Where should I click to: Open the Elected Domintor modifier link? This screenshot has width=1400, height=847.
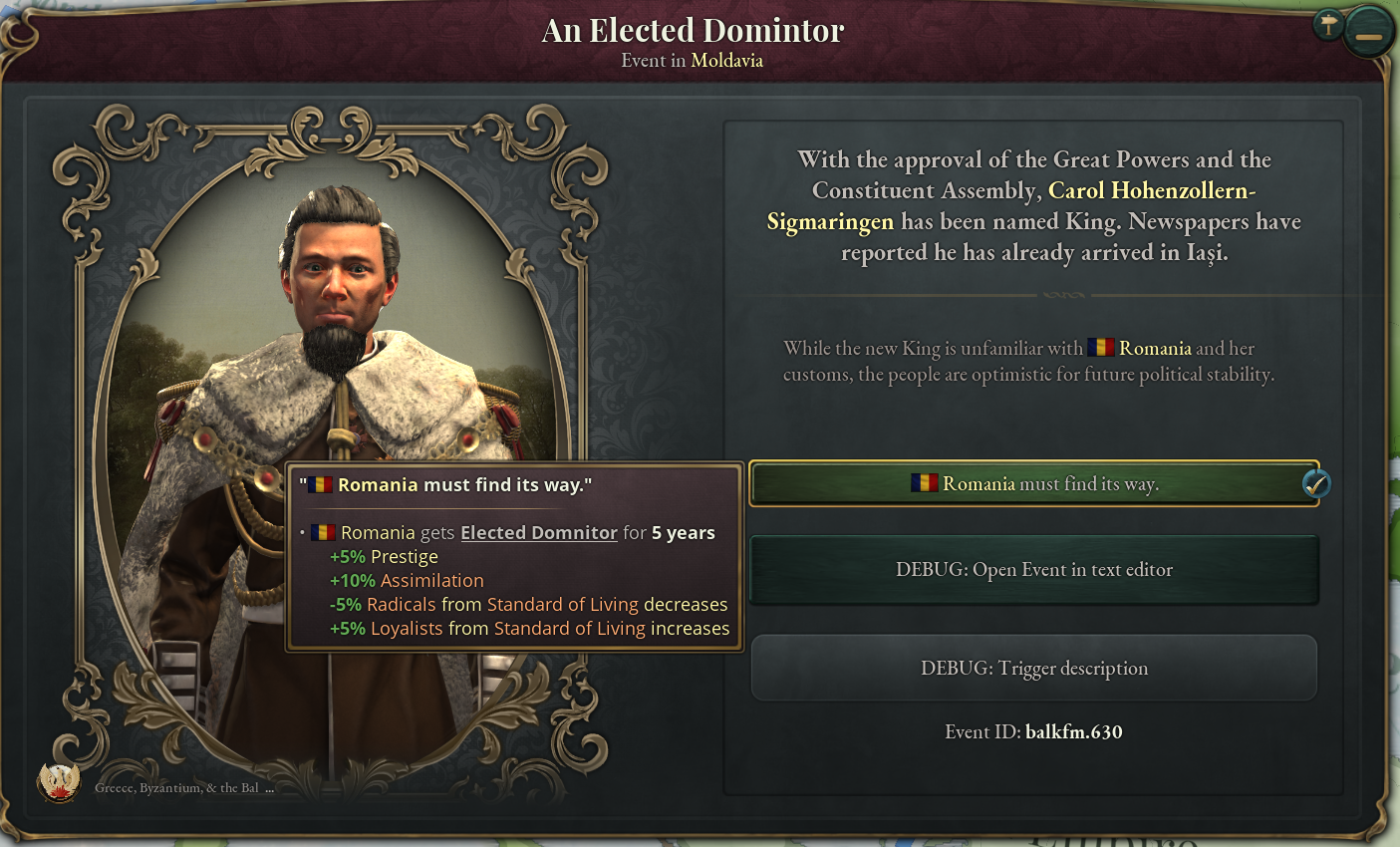pos(538,532)
